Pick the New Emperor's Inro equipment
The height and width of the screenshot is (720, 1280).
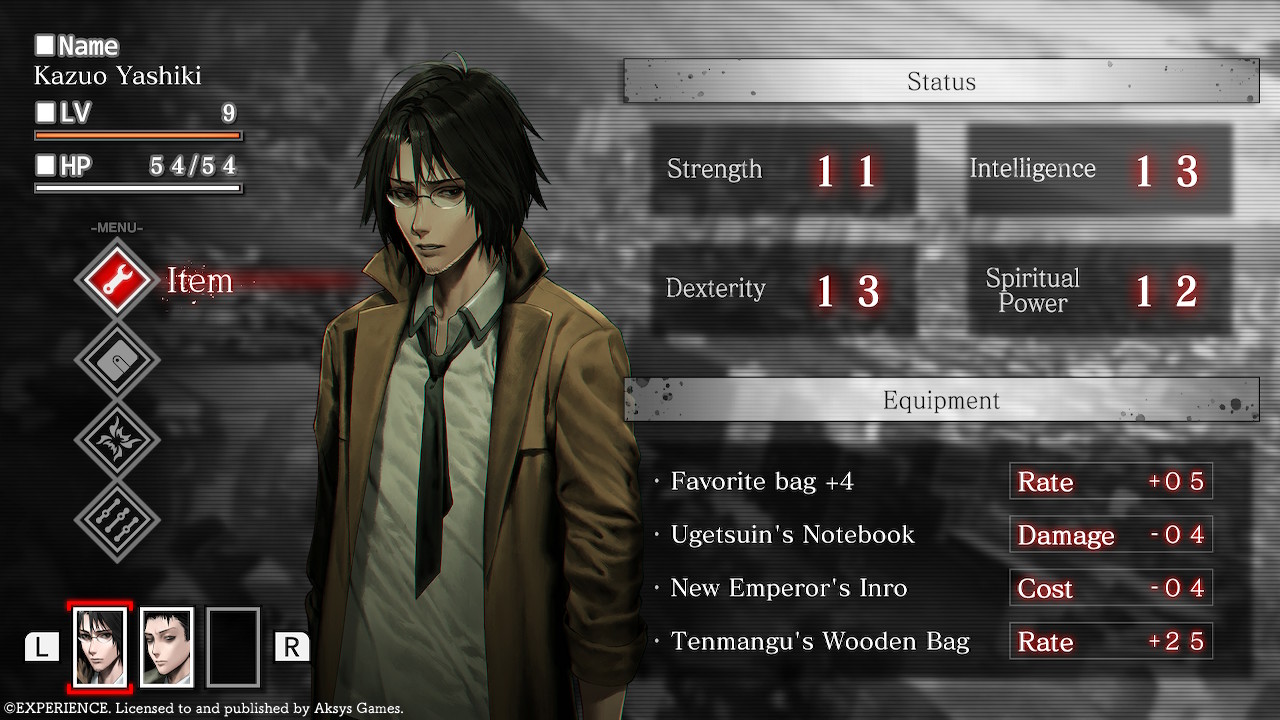[x=788, y=588]
